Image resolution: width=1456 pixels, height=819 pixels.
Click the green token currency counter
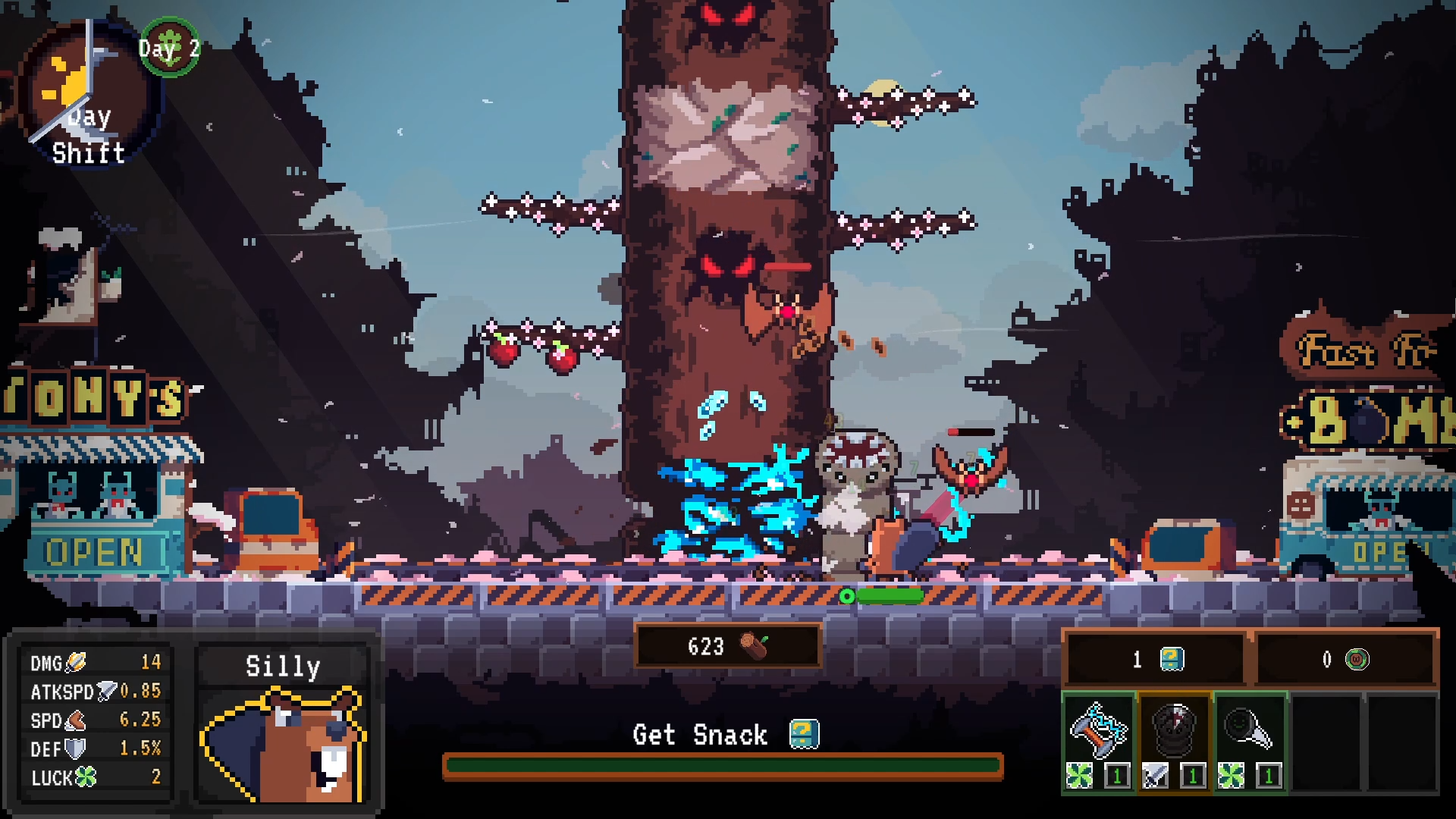click(1345, 659)
